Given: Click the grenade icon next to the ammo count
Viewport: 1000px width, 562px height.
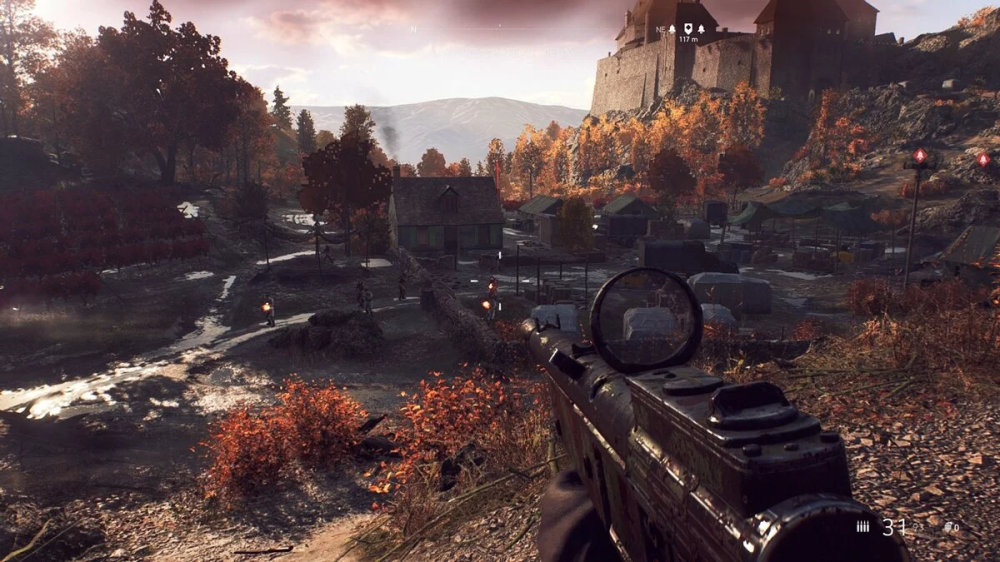Looking at the screenshot, I should pyautogui.click(x=947, y=526).
